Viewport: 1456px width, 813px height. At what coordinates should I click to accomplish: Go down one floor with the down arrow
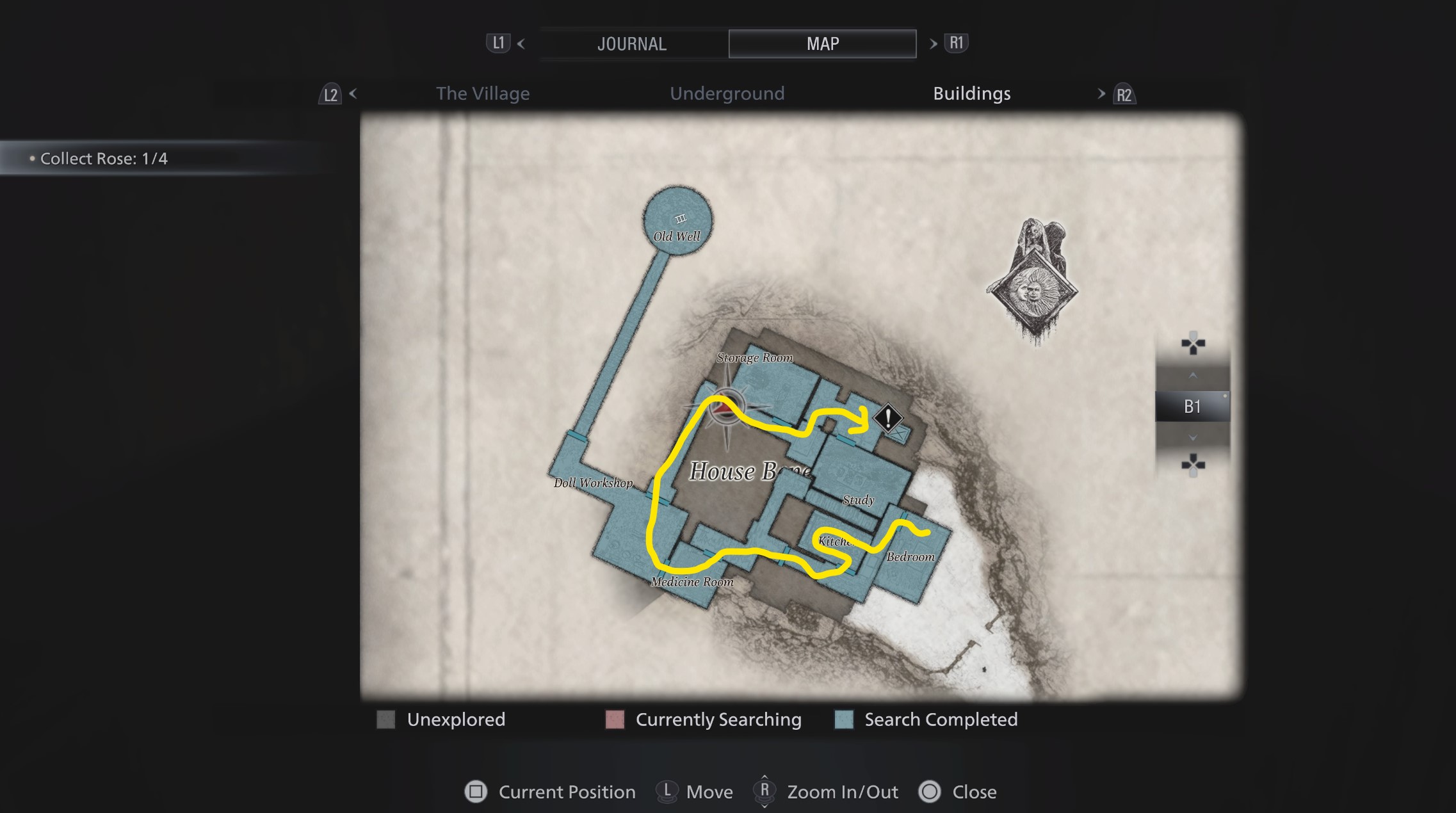pyautogui.click(x=1192, y=438)
